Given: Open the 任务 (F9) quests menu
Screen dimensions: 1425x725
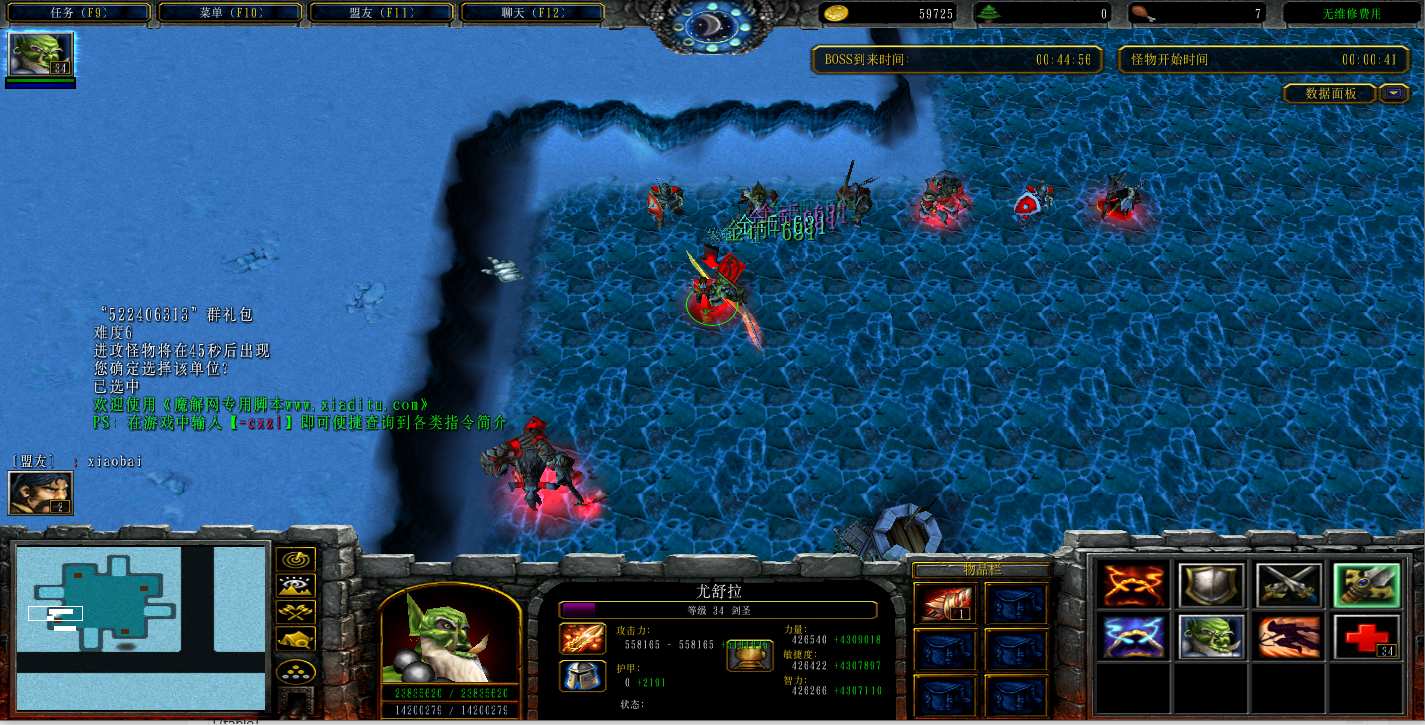Looking at the screenshot, I should [x=77, y=14].
